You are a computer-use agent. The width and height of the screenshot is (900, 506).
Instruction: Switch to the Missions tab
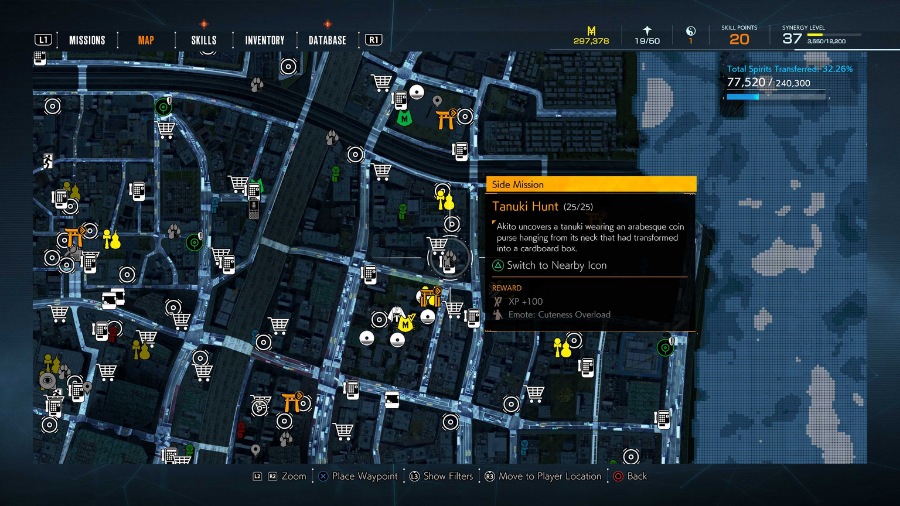pyautogui.click(x=87, y=40)
